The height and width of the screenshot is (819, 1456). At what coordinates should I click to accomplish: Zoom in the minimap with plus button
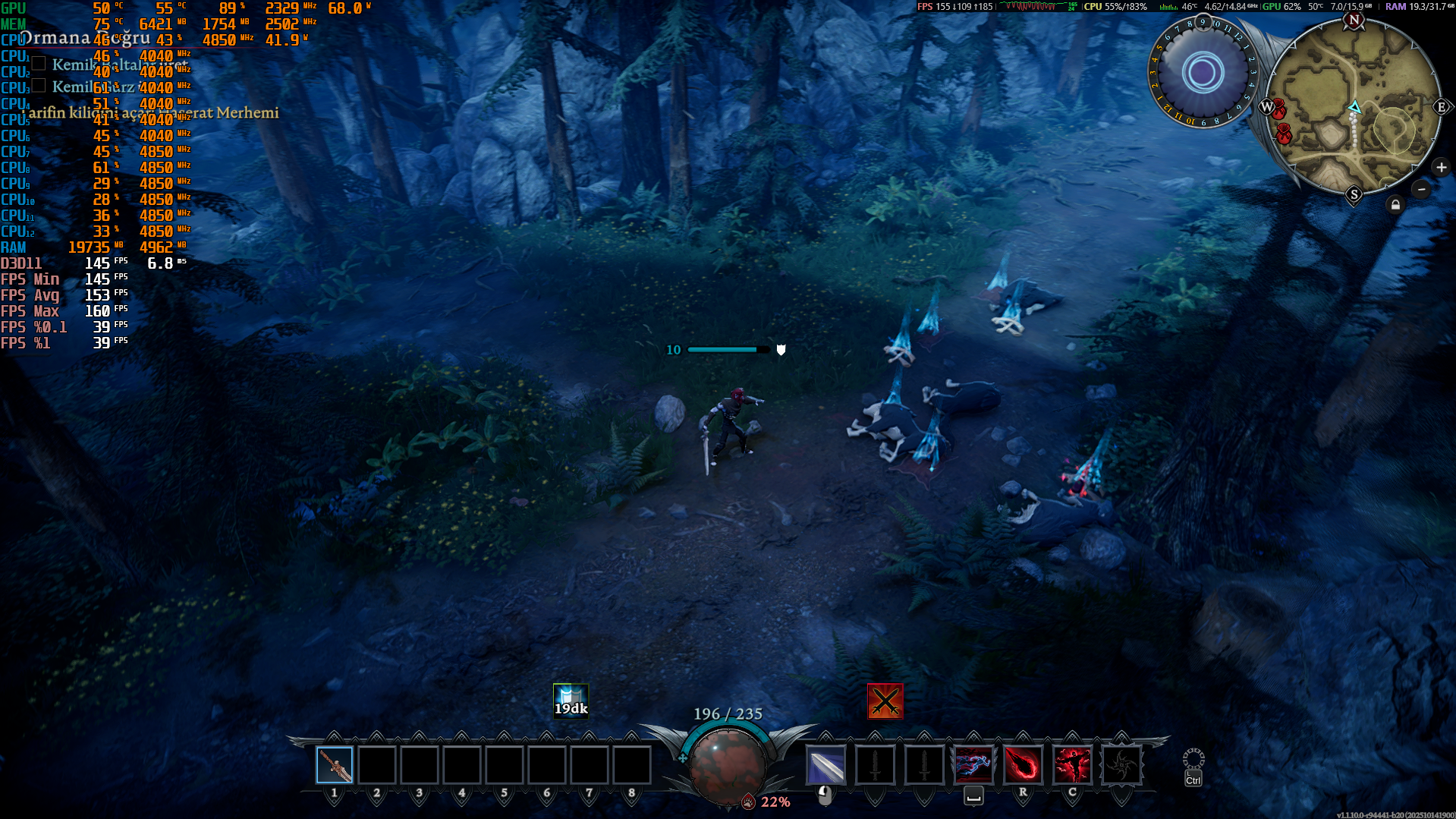(x=1441, y=168)
